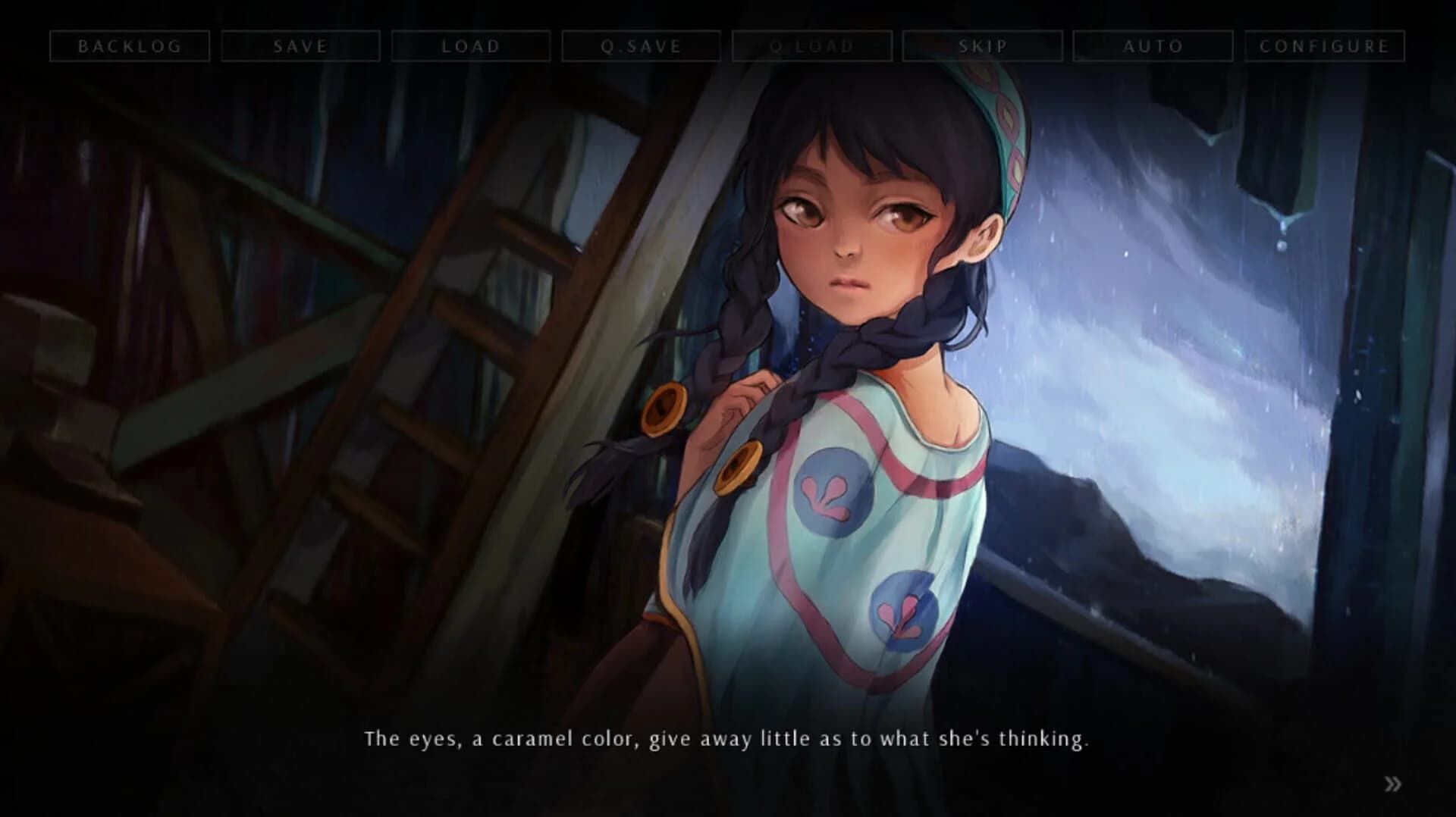Viewport: 1456px width, 817px height.
Task: Click SAVE to store current progress
Action: click(x=300, y=45)
